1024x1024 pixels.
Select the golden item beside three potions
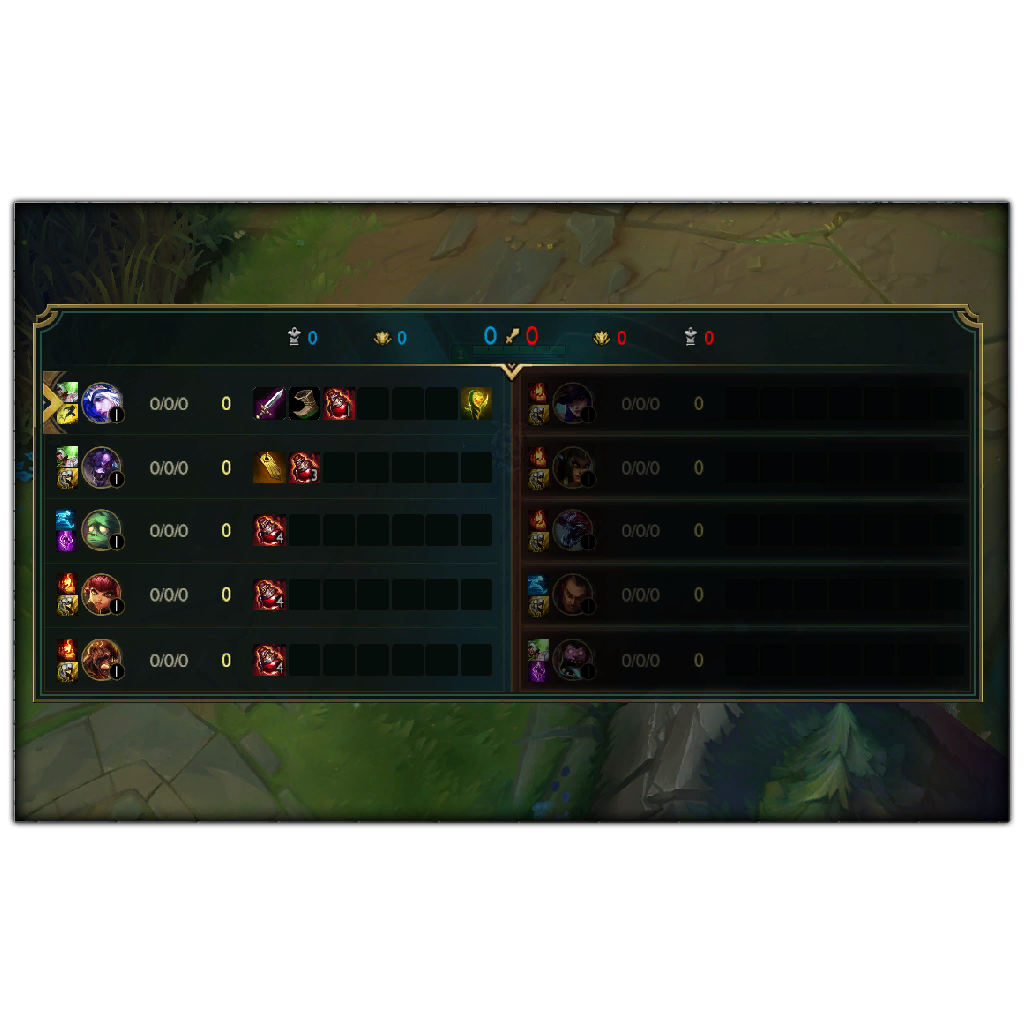[270, 467]
